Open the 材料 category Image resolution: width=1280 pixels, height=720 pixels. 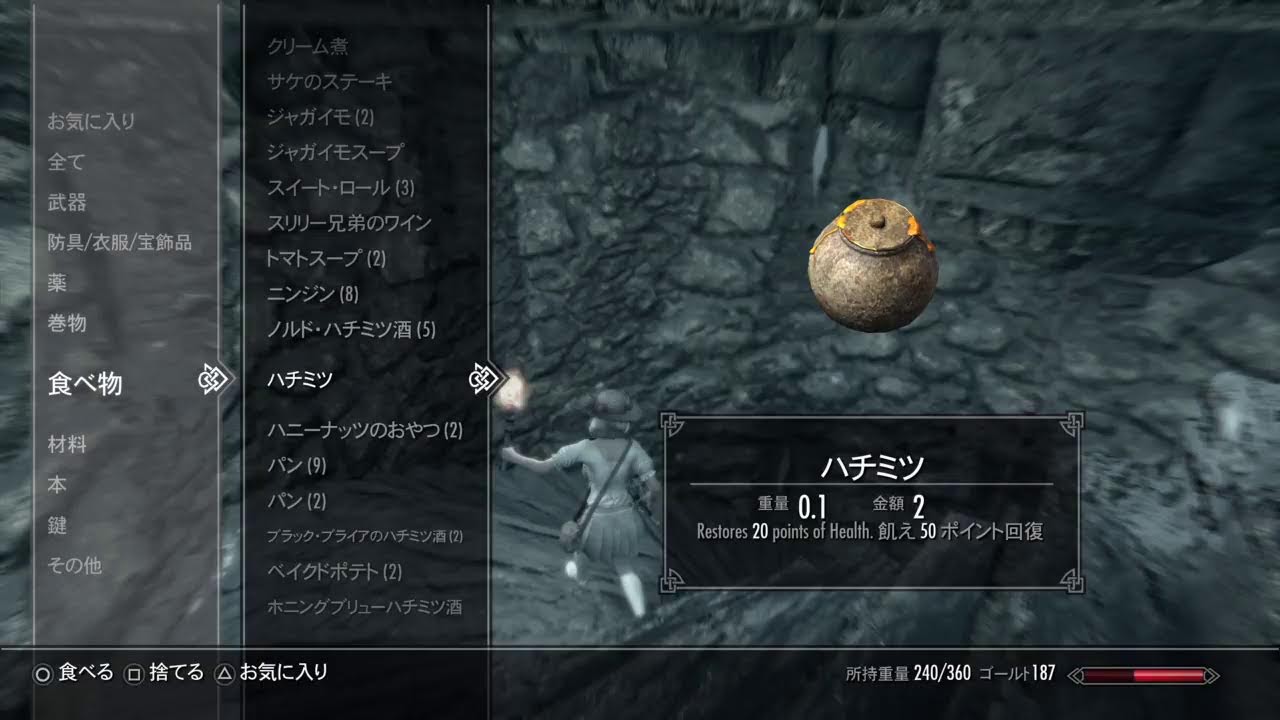67,445
